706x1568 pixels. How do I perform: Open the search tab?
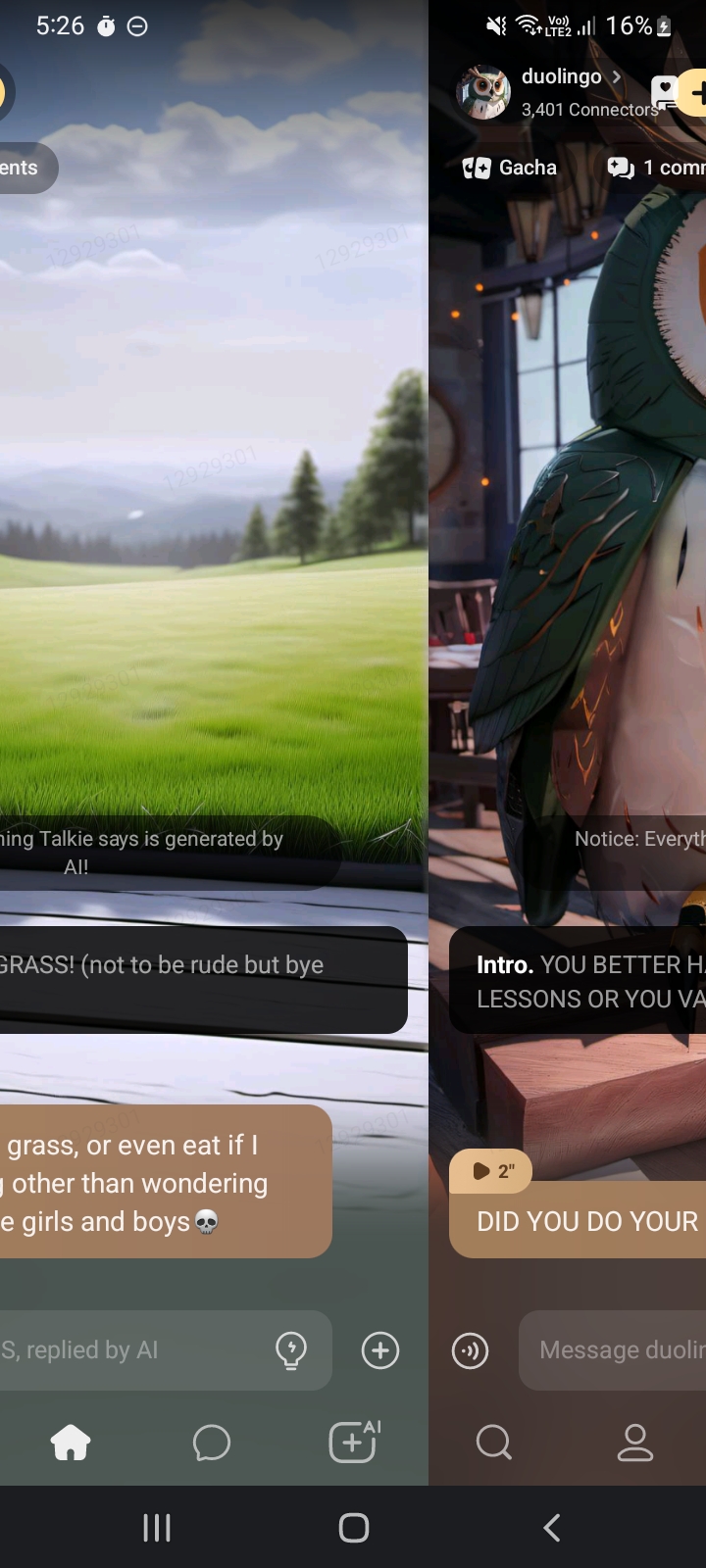494,1442
